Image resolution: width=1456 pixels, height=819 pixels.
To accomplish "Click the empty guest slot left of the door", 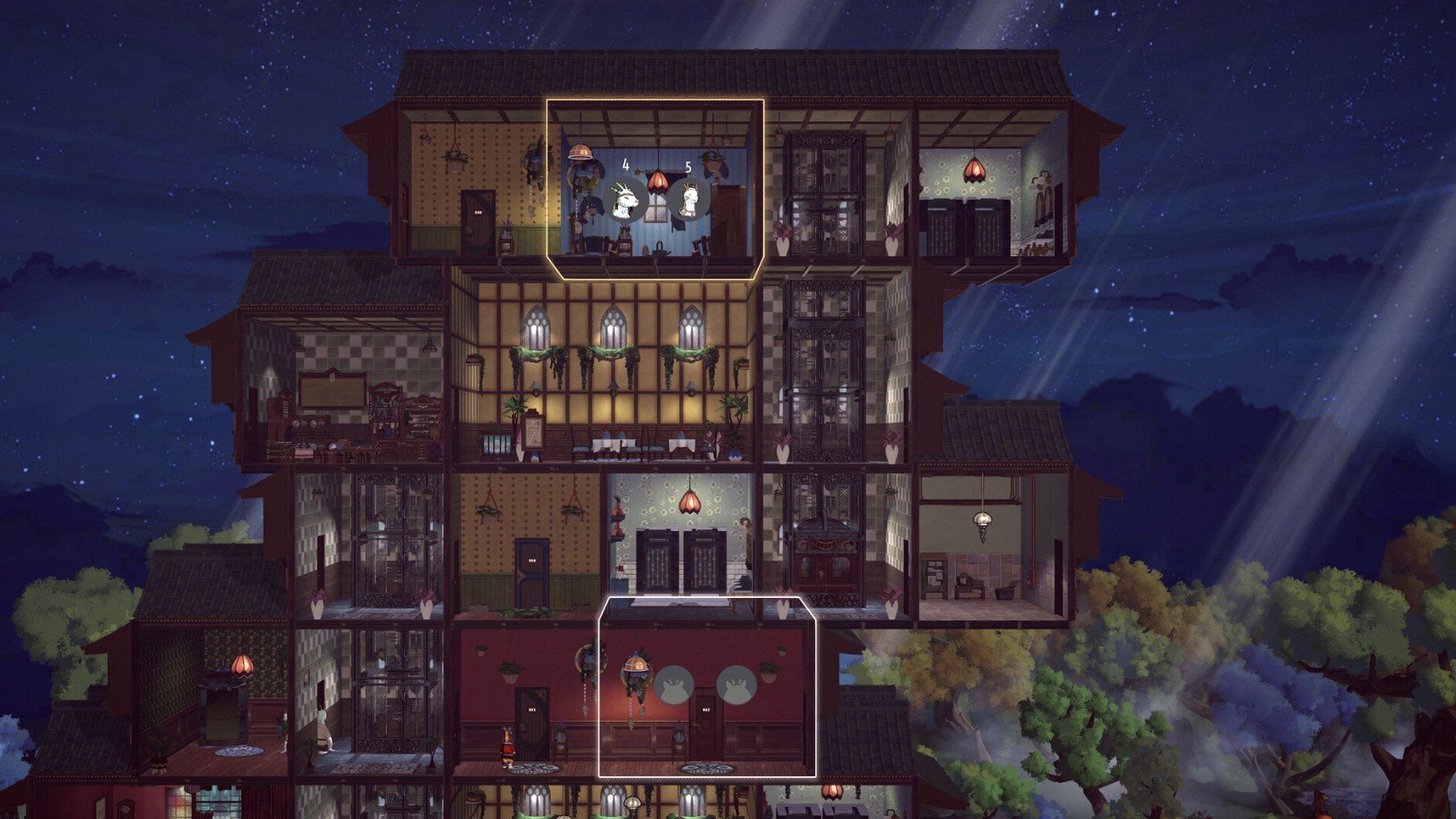I will pos(675,684).
